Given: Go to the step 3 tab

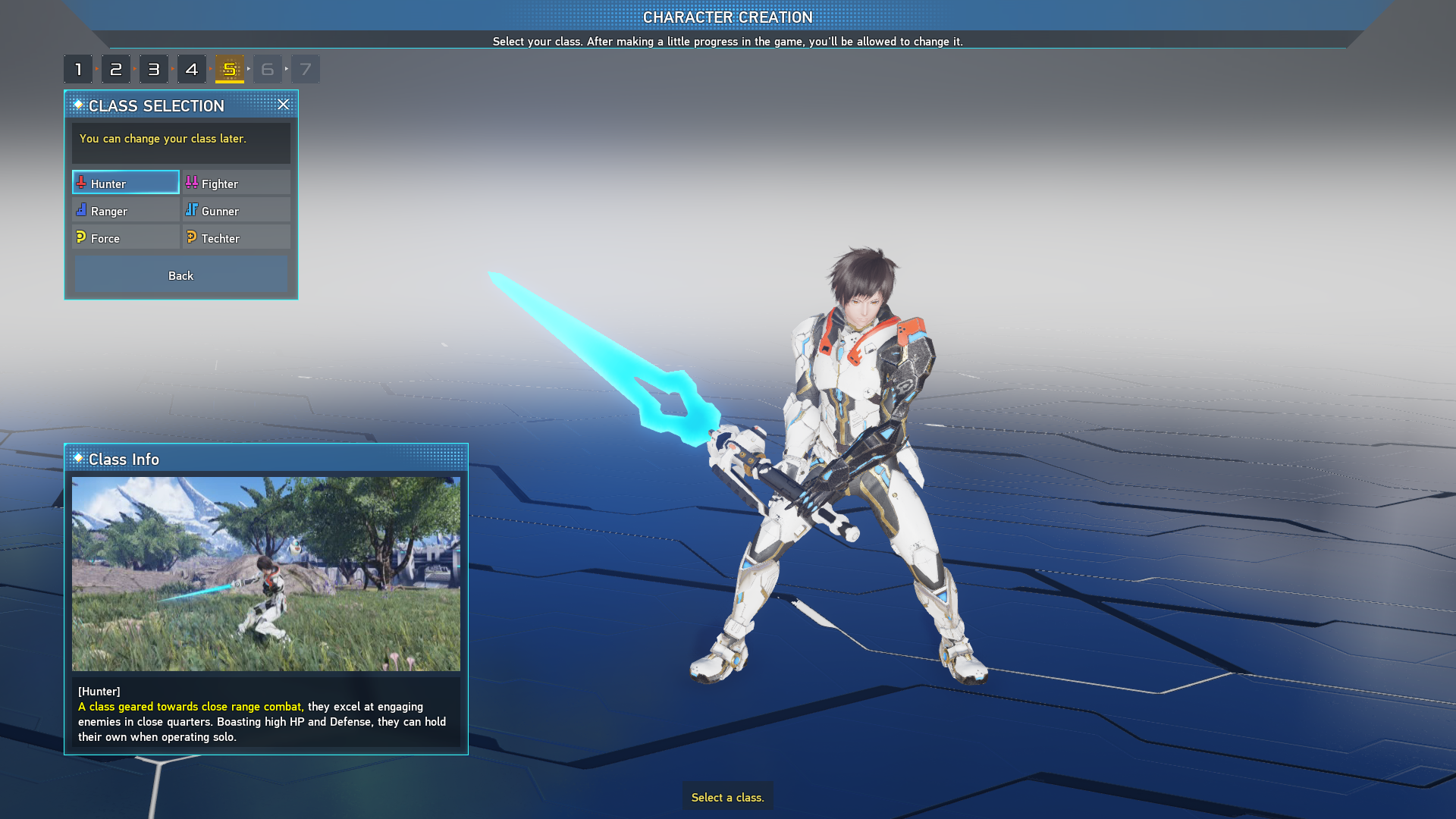Looking at the screenshot, I should click(x=154, y=68).
